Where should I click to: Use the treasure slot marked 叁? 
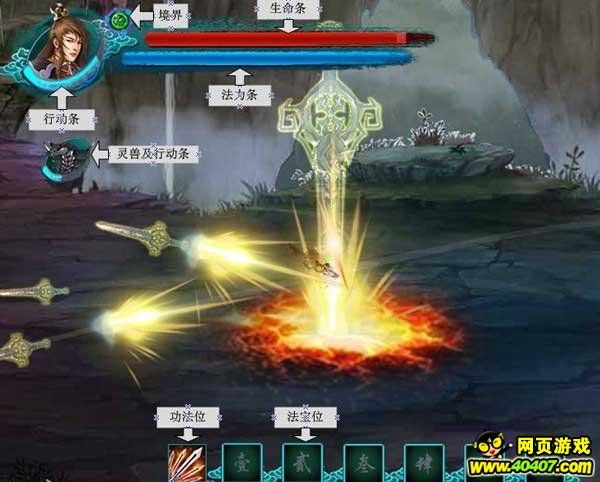pos(363,464)
